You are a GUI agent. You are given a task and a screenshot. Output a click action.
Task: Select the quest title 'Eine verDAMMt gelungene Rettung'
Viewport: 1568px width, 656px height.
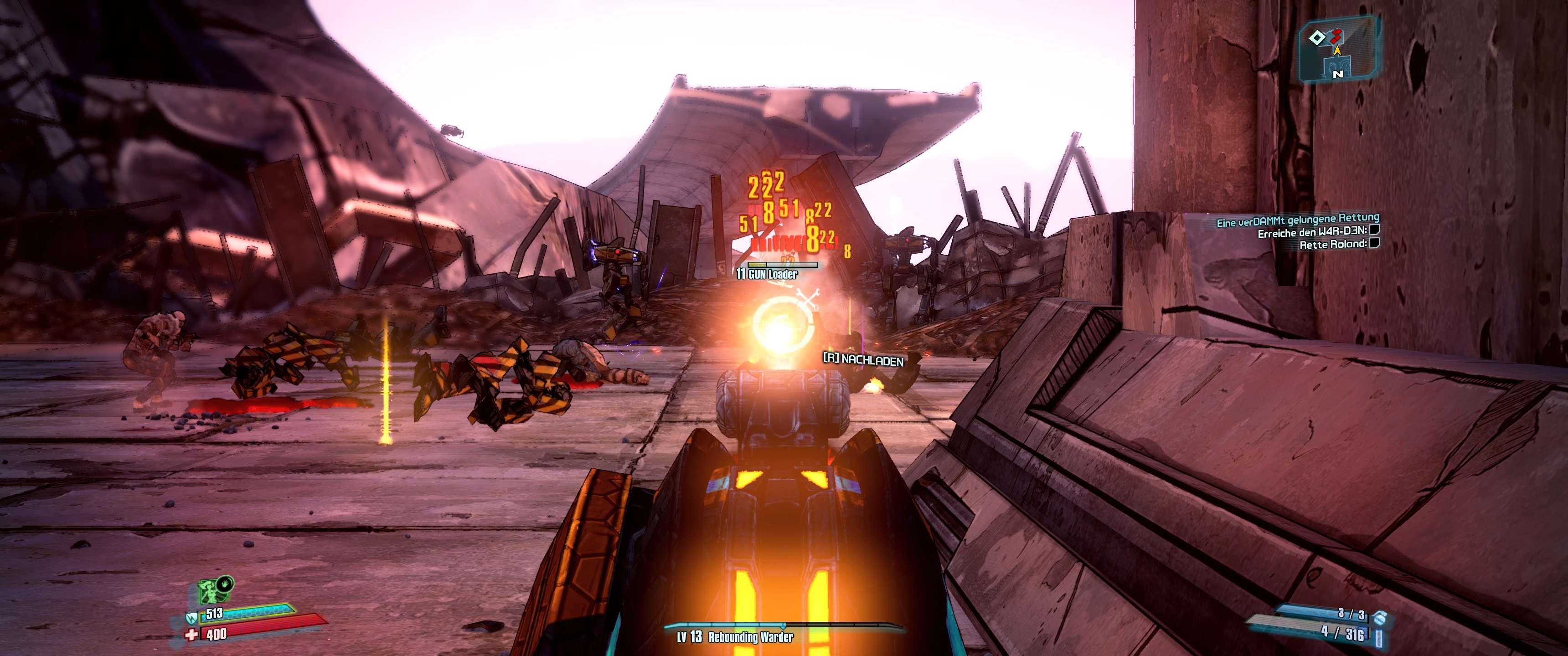pyautogui.click(x=1297, y=220)
